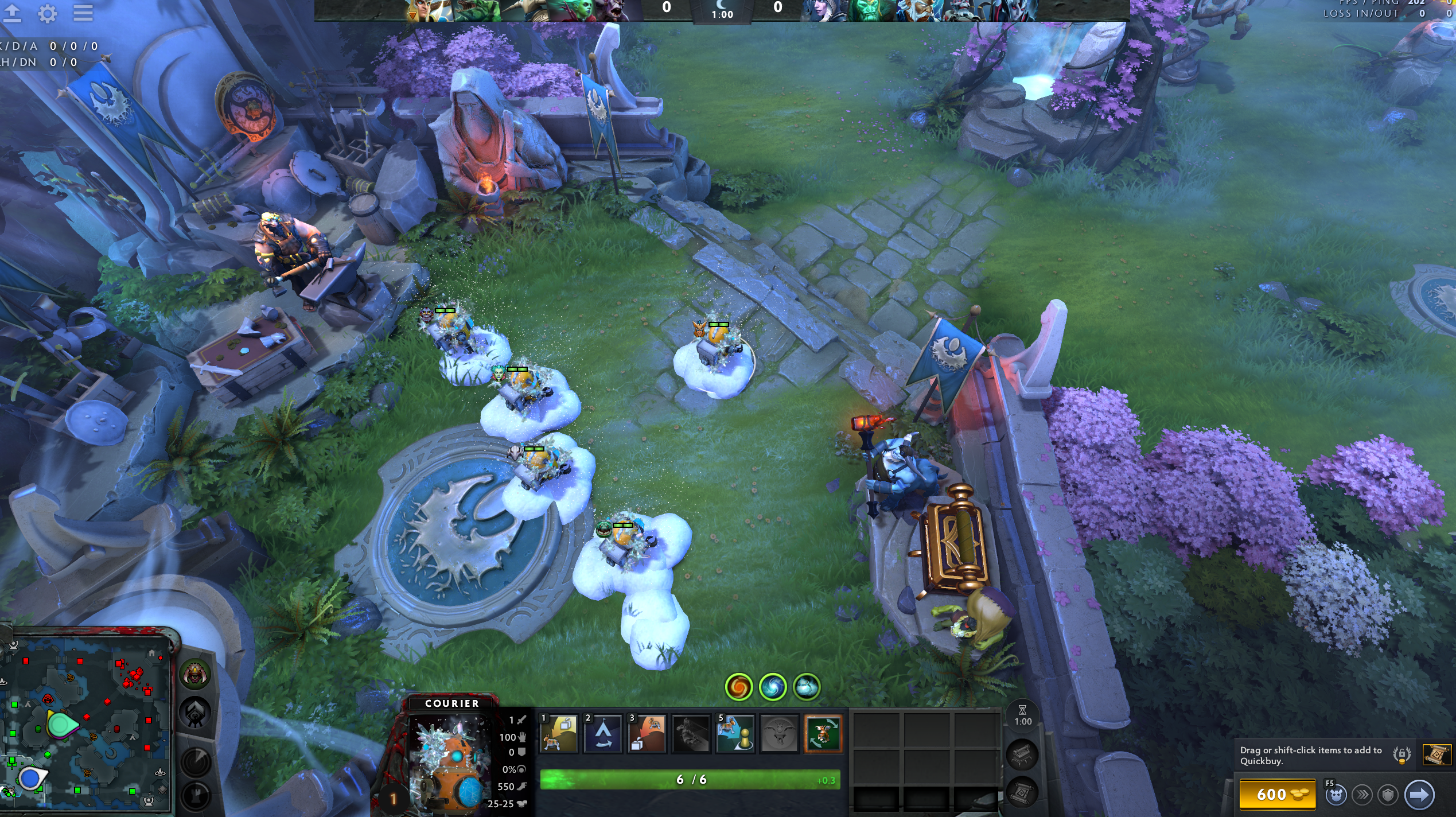Open the hamburger menu at top left
Image resolution: width=1456 pixels, height=817 pixels.
point(83,13)
